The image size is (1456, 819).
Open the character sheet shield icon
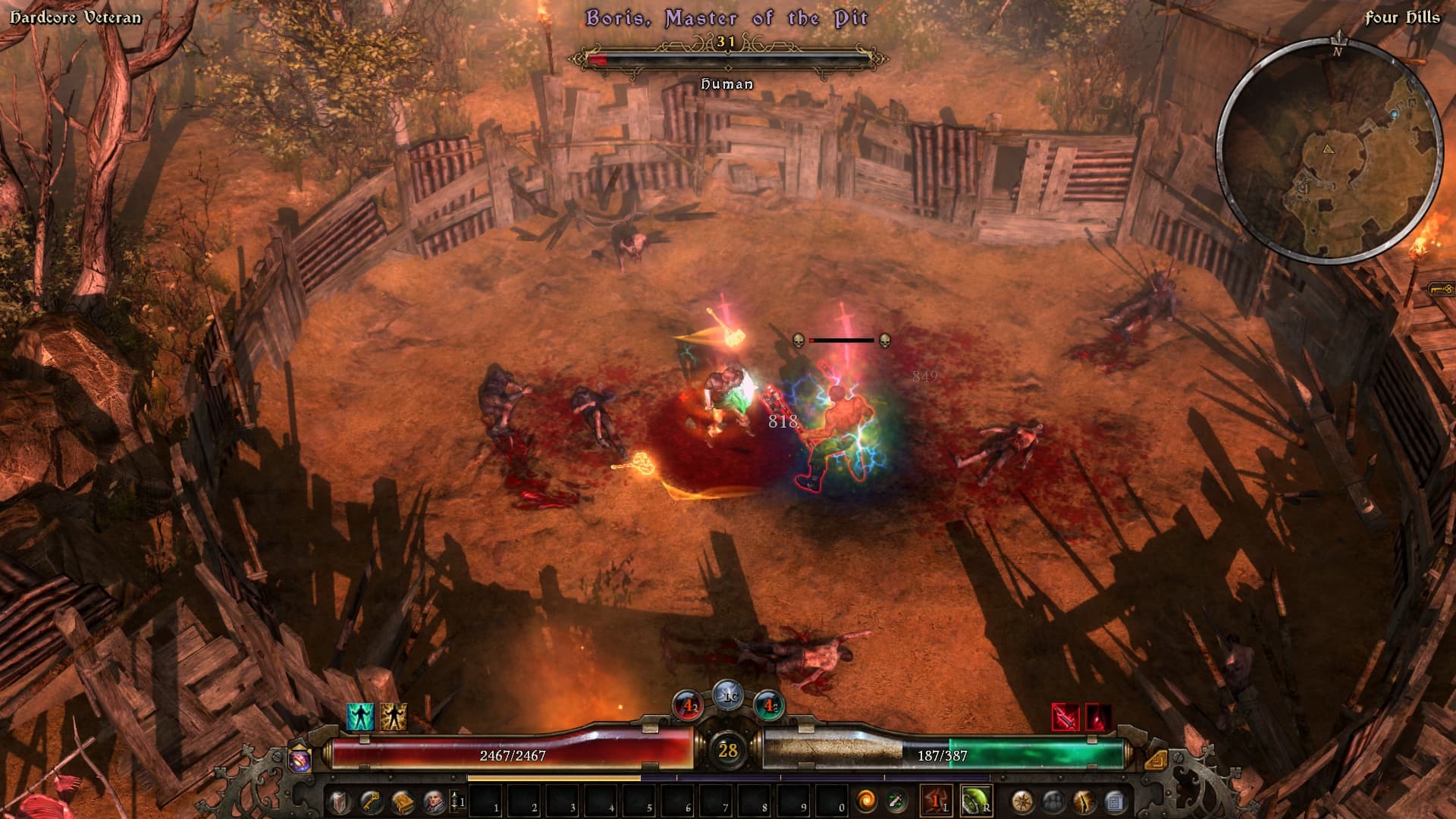339,802
